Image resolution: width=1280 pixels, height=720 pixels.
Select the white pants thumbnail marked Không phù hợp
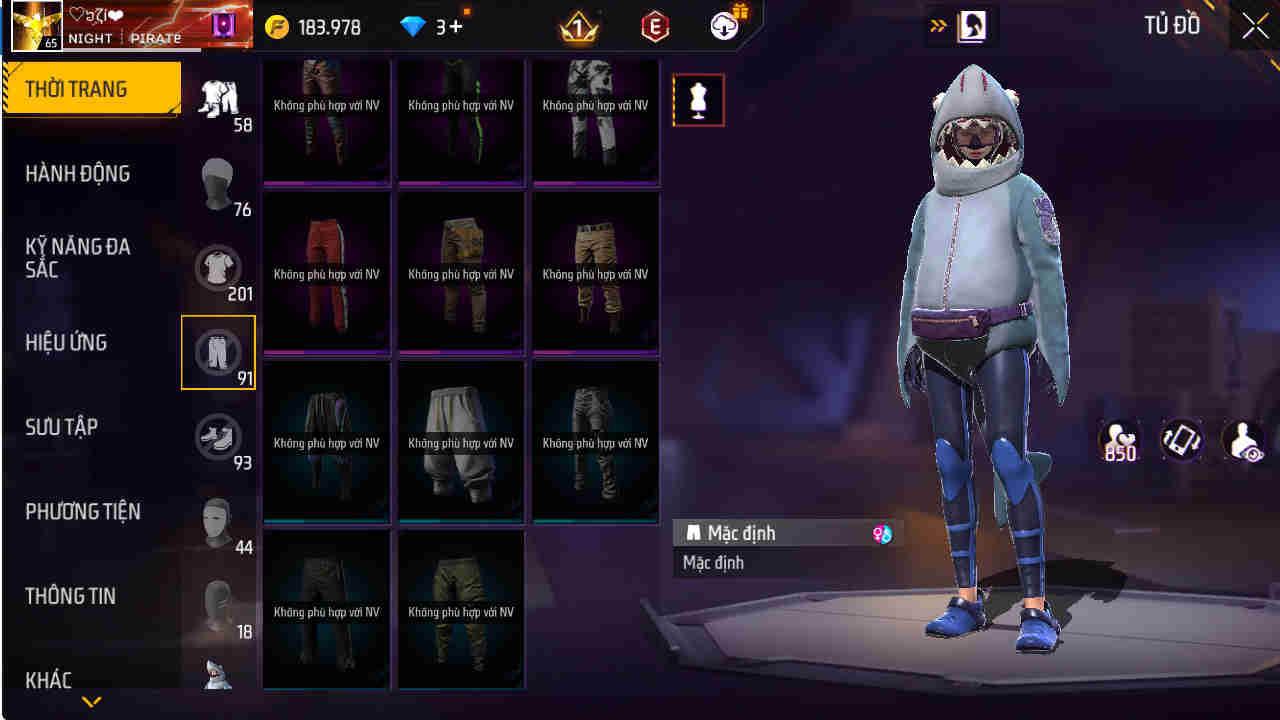pyautogui.click(x=461, y=440)
